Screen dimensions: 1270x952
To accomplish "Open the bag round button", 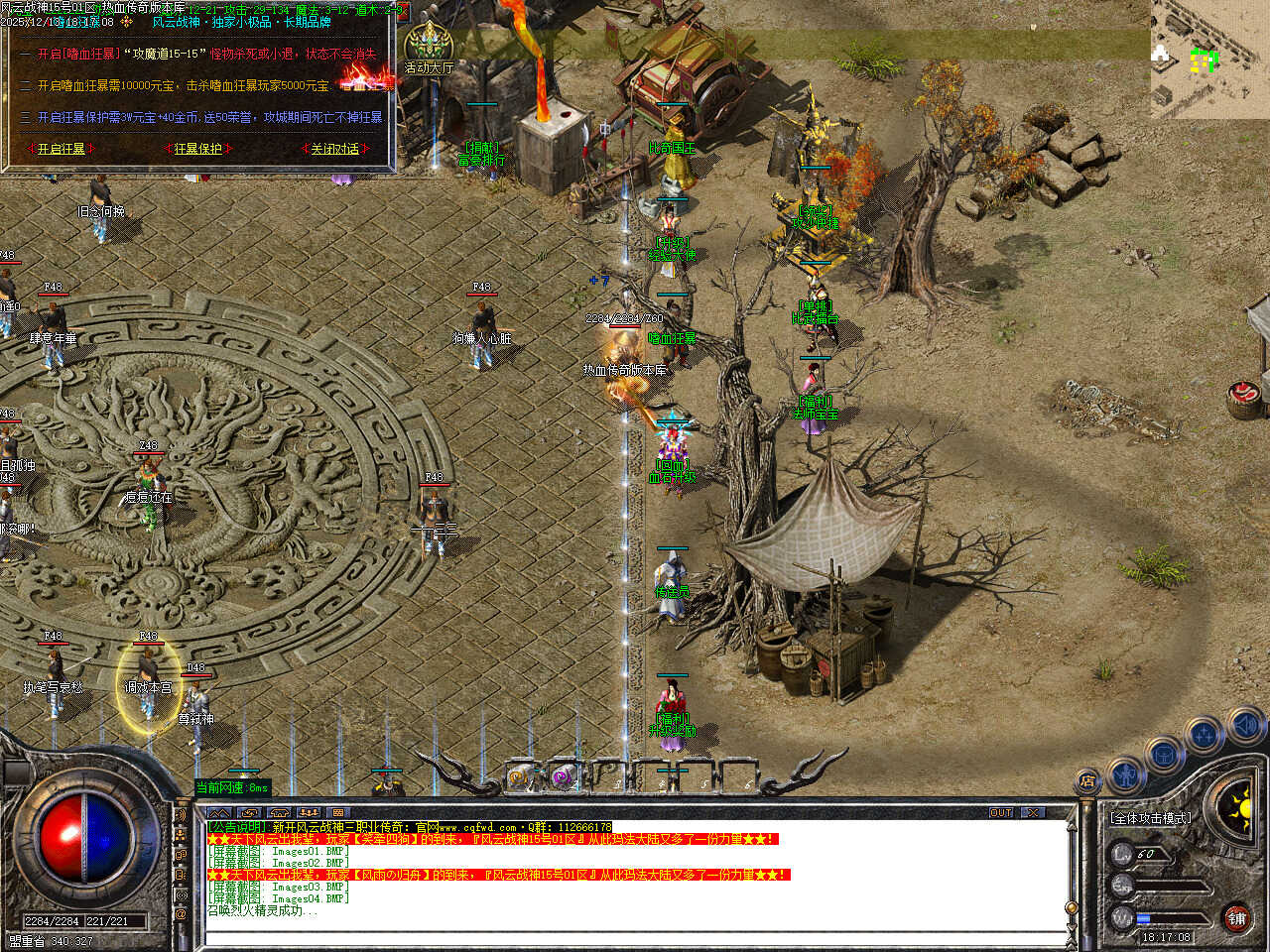I will click(x=1163, y=756).
